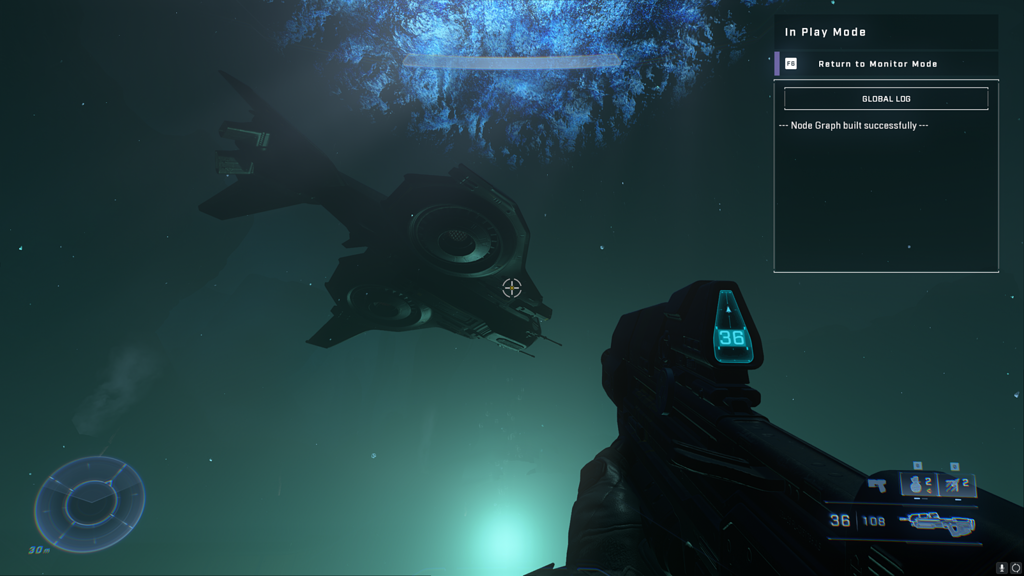Viewport: 1024px width, 576px height.
Task: Switch to the sidekick pistol icon
Action: point(877,485)
